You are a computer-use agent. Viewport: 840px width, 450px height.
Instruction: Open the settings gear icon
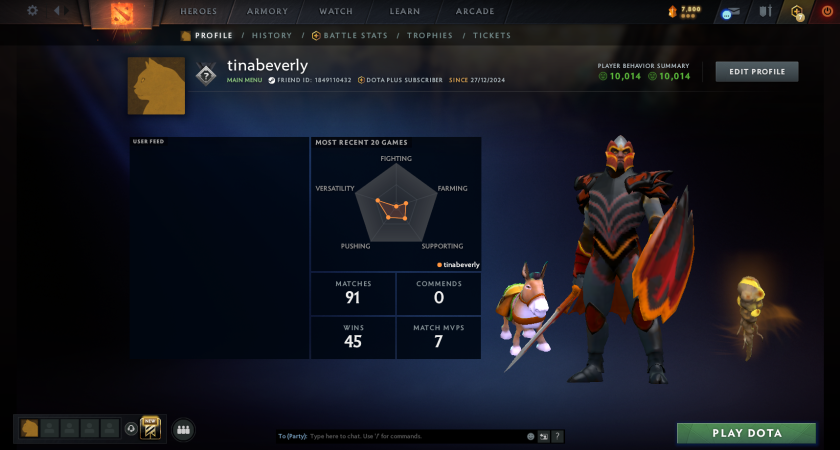pos(32,11)
